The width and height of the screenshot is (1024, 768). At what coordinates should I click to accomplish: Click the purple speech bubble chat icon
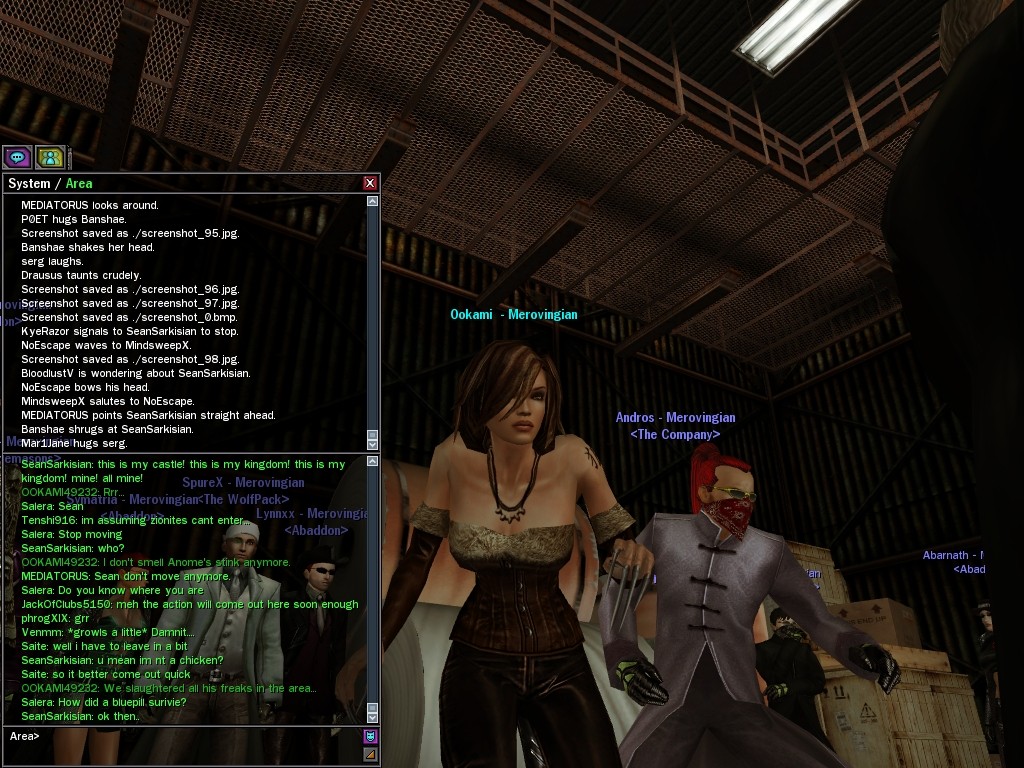tap(17, 157)
